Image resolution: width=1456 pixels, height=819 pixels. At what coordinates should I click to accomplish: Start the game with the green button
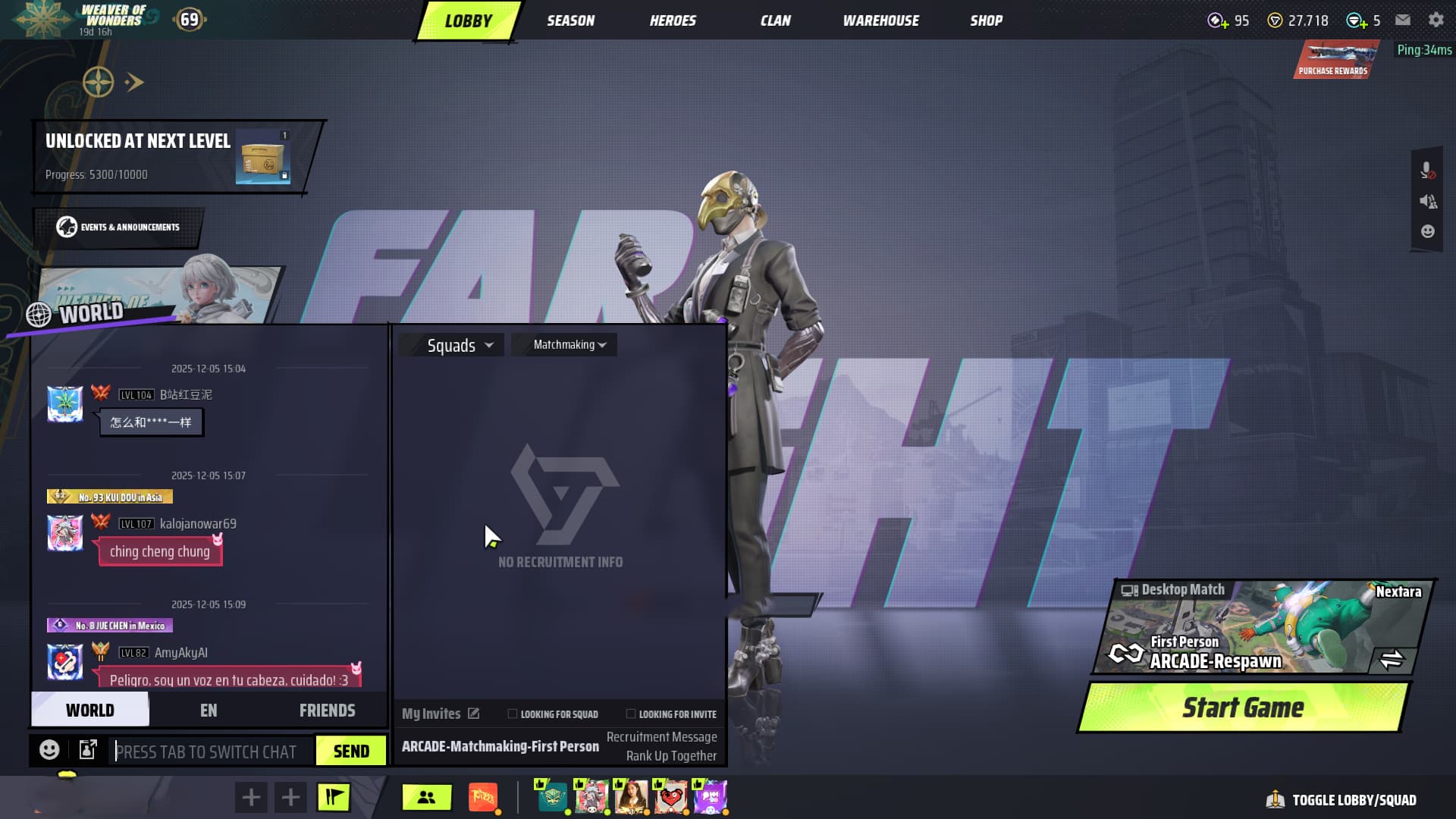pyautogui.click(x=1243, y=708)
